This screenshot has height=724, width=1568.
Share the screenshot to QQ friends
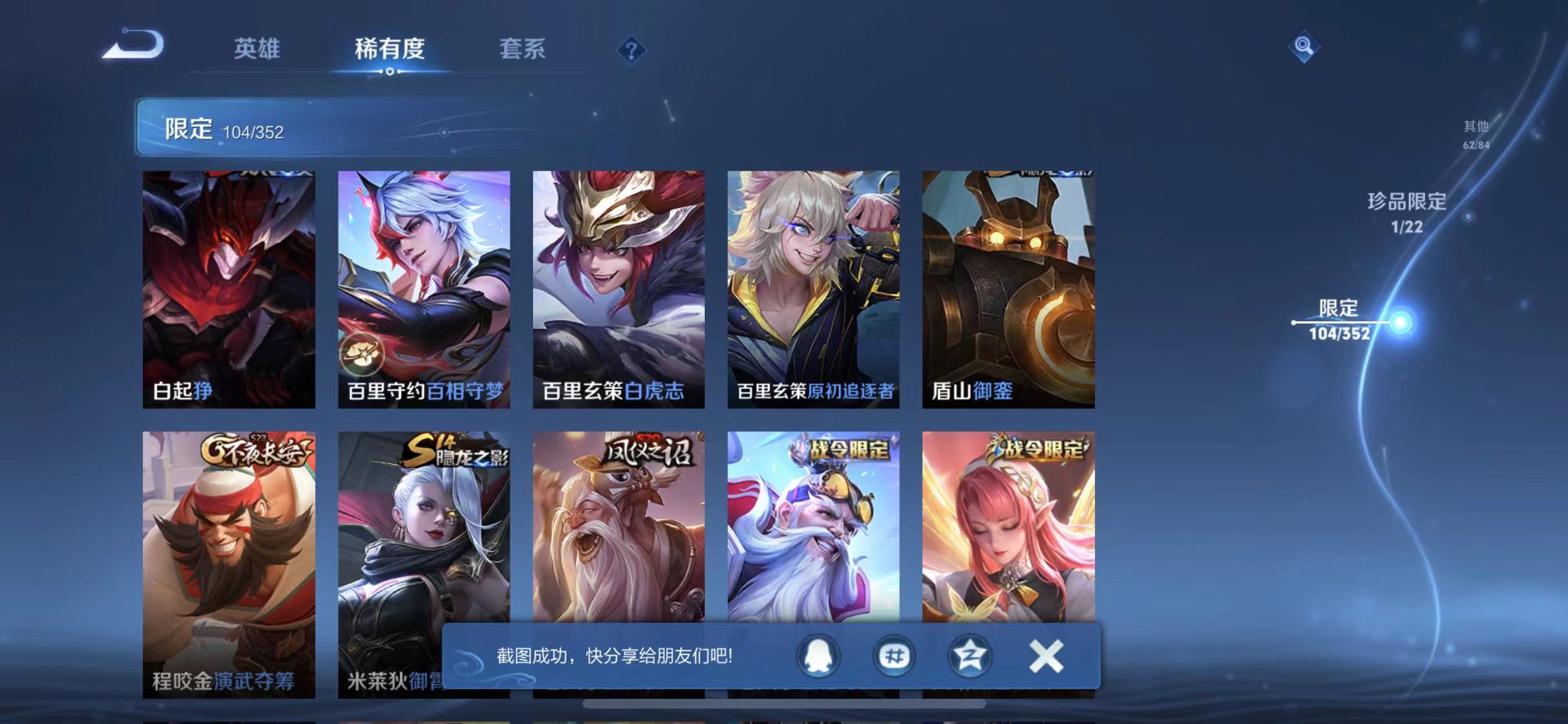coord(819,656)
